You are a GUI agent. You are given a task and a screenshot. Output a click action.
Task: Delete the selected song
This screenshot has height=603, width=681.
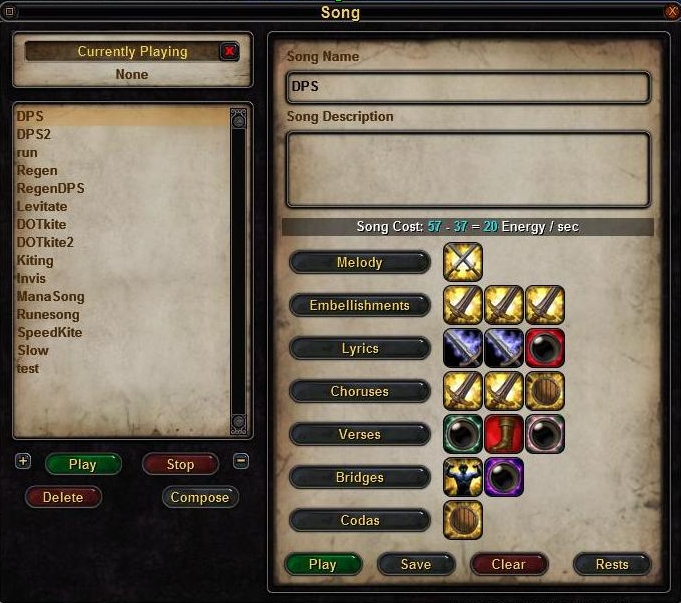pos(63,497)
